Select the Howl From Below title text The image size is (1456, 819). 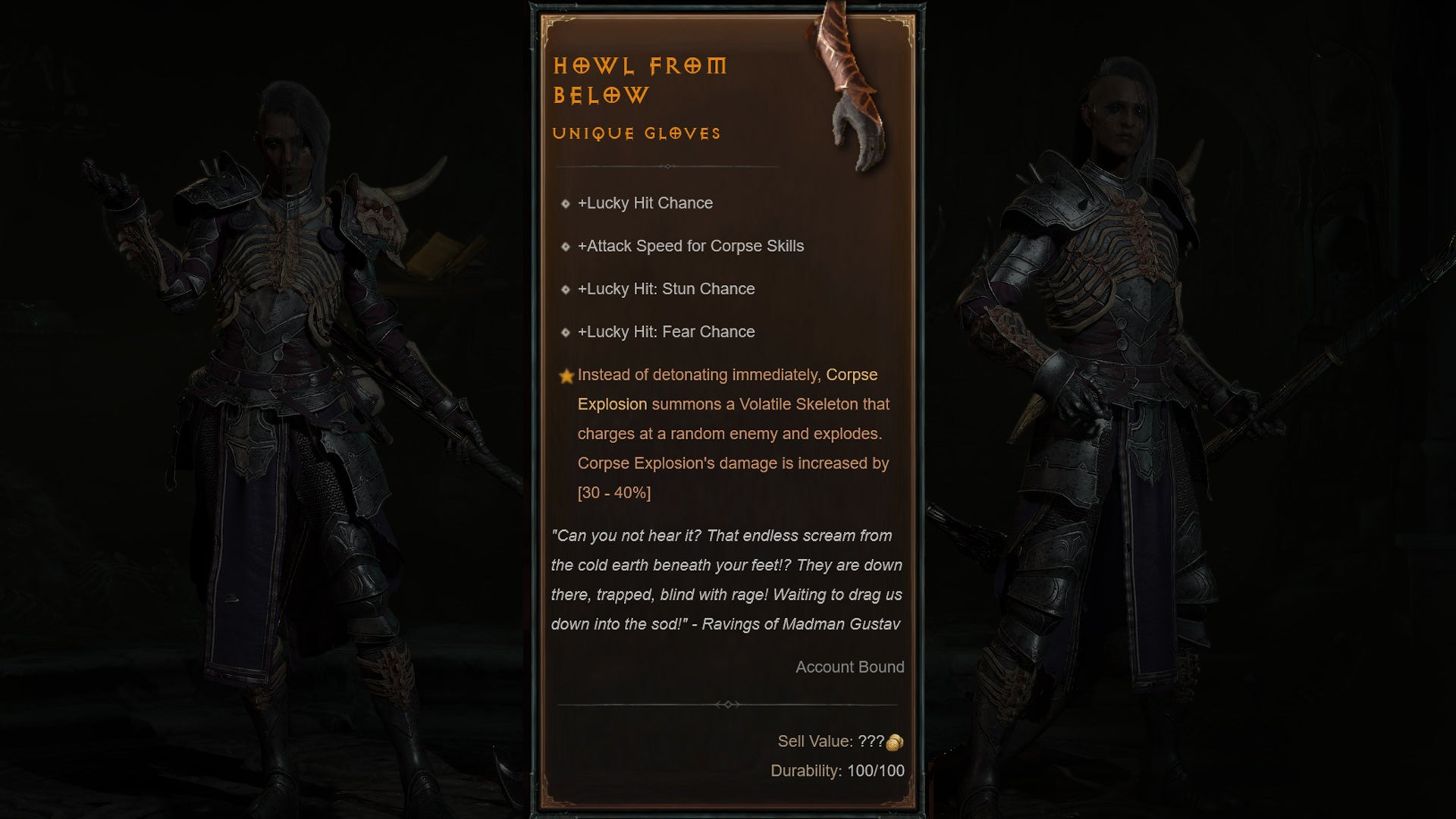(x=641, y=80)
